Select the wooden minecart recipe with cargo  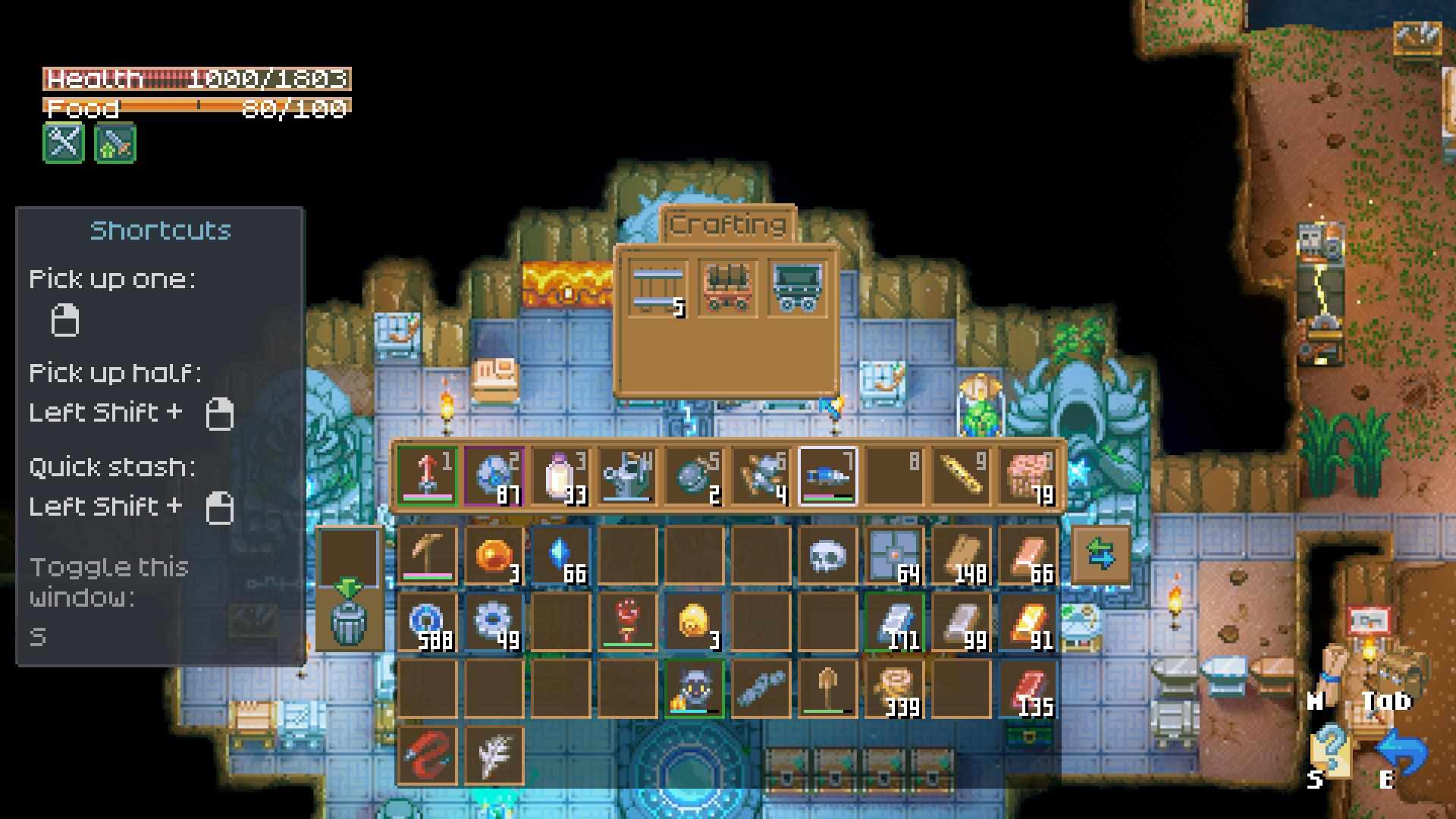(x=727, y=287)
